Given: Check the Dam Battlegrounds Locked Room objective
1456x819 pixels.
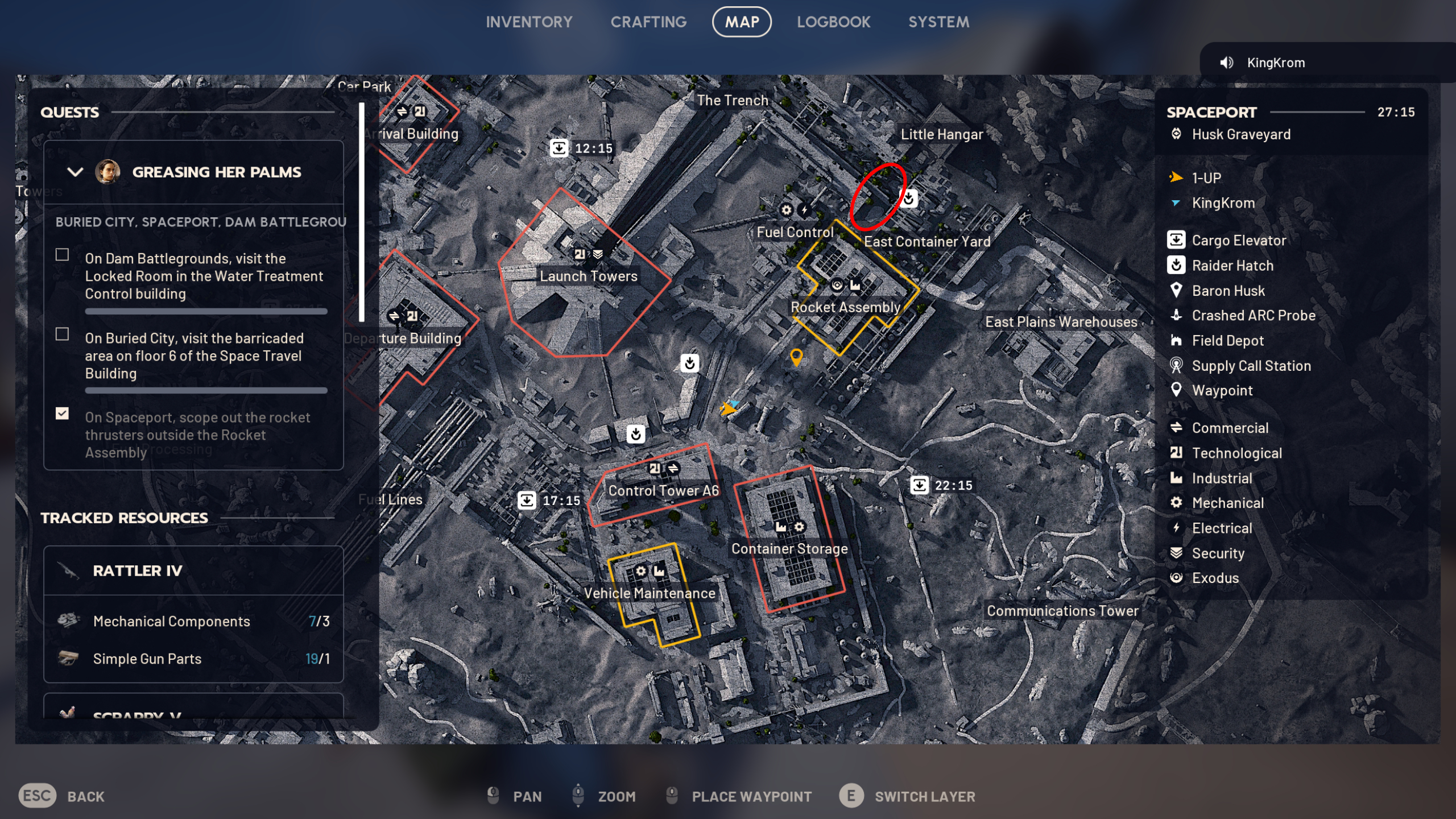Looking at the screenshot, I should click(61, 255).
